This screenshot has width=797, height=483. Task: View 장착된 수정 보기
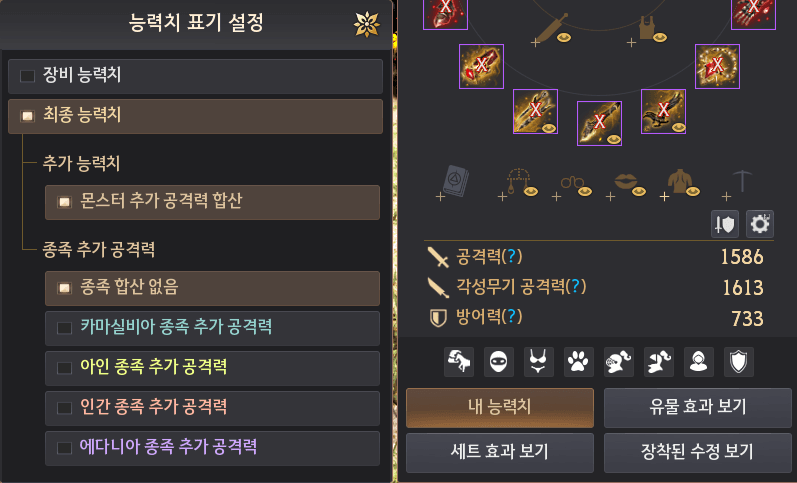click(x=698, y=451)
